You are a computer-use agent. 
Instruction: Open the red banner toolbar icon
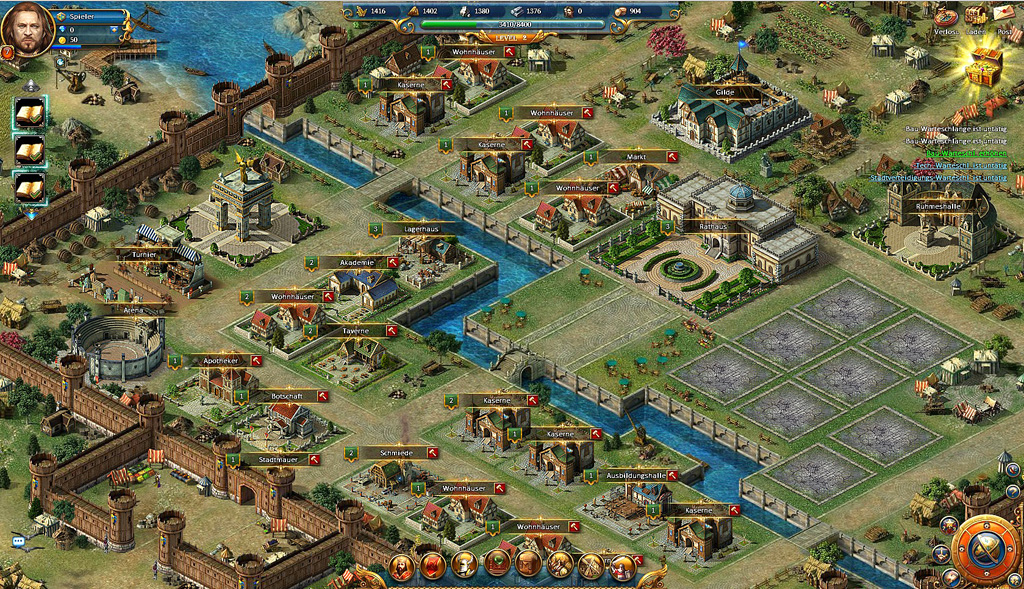(433, 566)
